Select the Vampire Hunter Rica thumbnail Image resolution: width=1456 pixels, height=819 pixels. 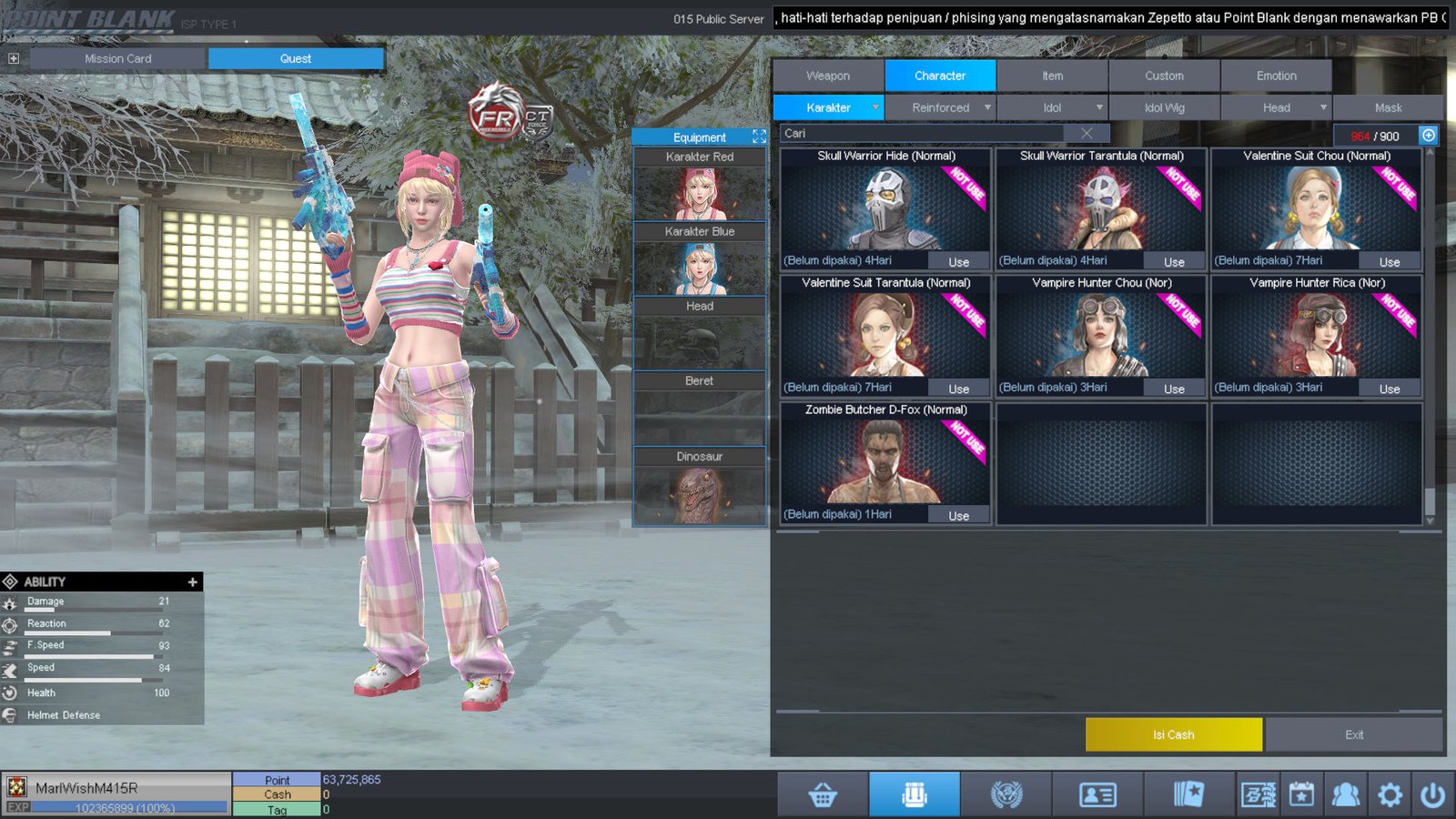coord(1316,335)
